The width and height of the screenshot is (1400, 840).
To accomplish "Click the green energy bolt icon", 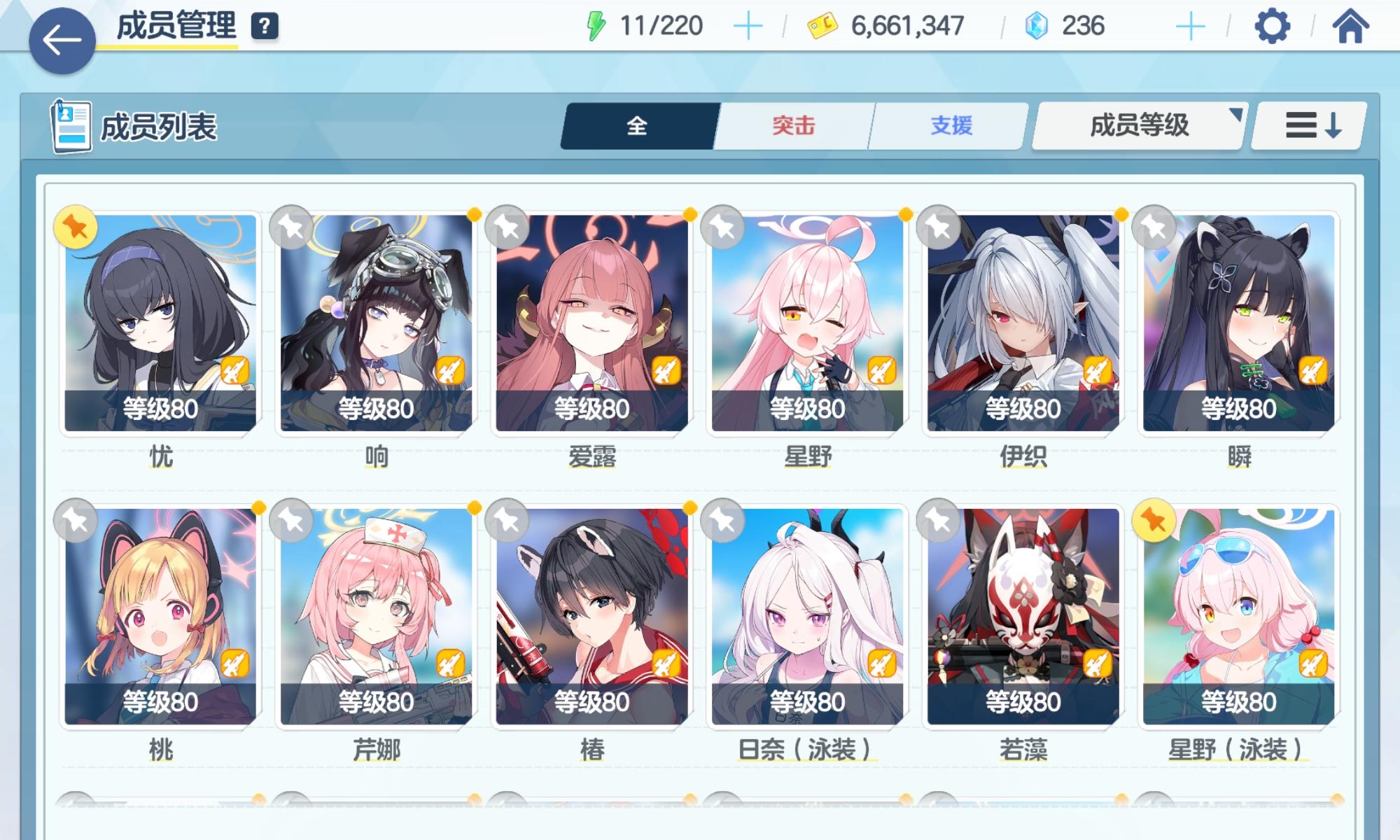I will click(x=596, y=25).
